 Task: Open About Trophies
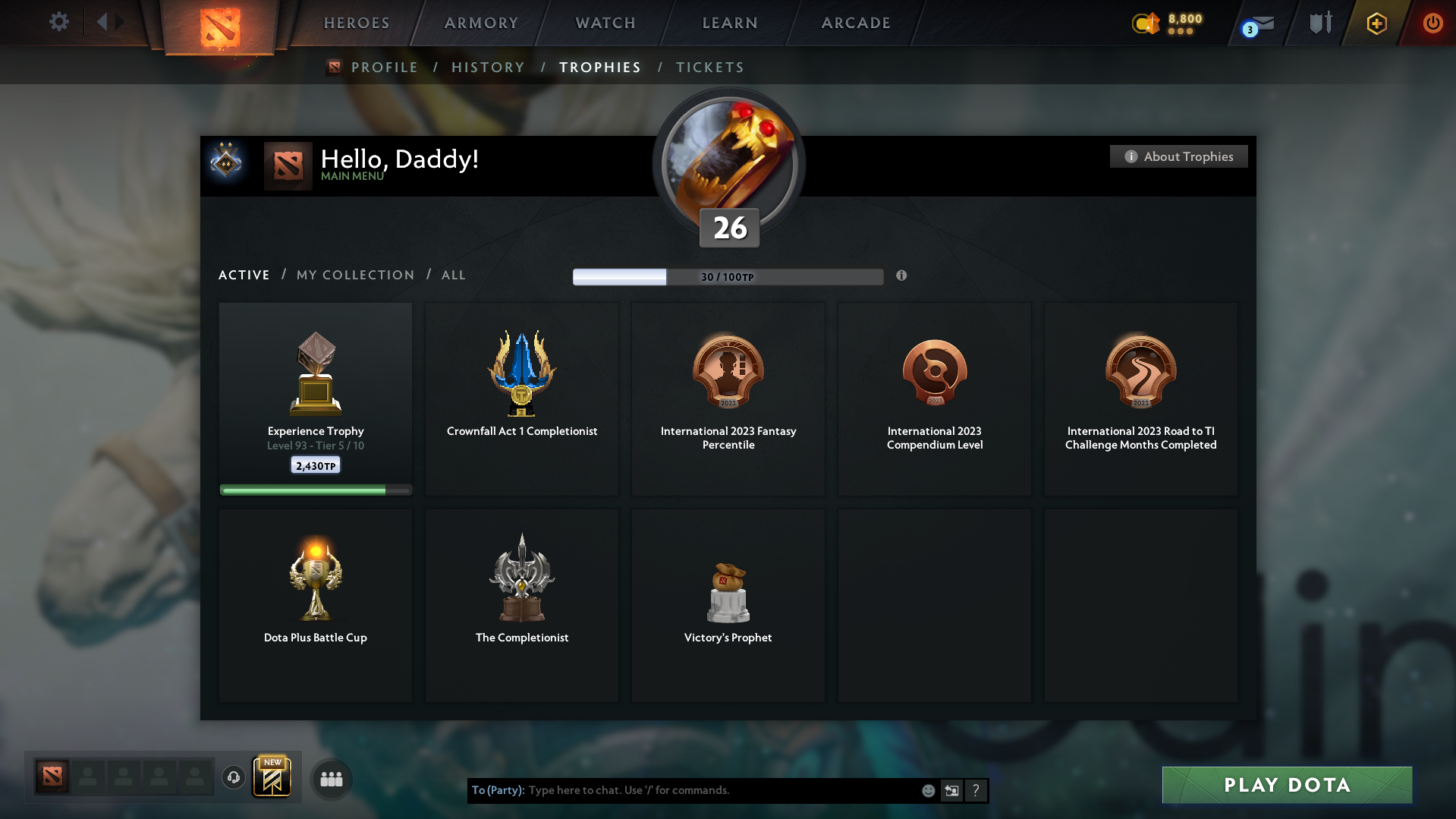coord(1178,156)
